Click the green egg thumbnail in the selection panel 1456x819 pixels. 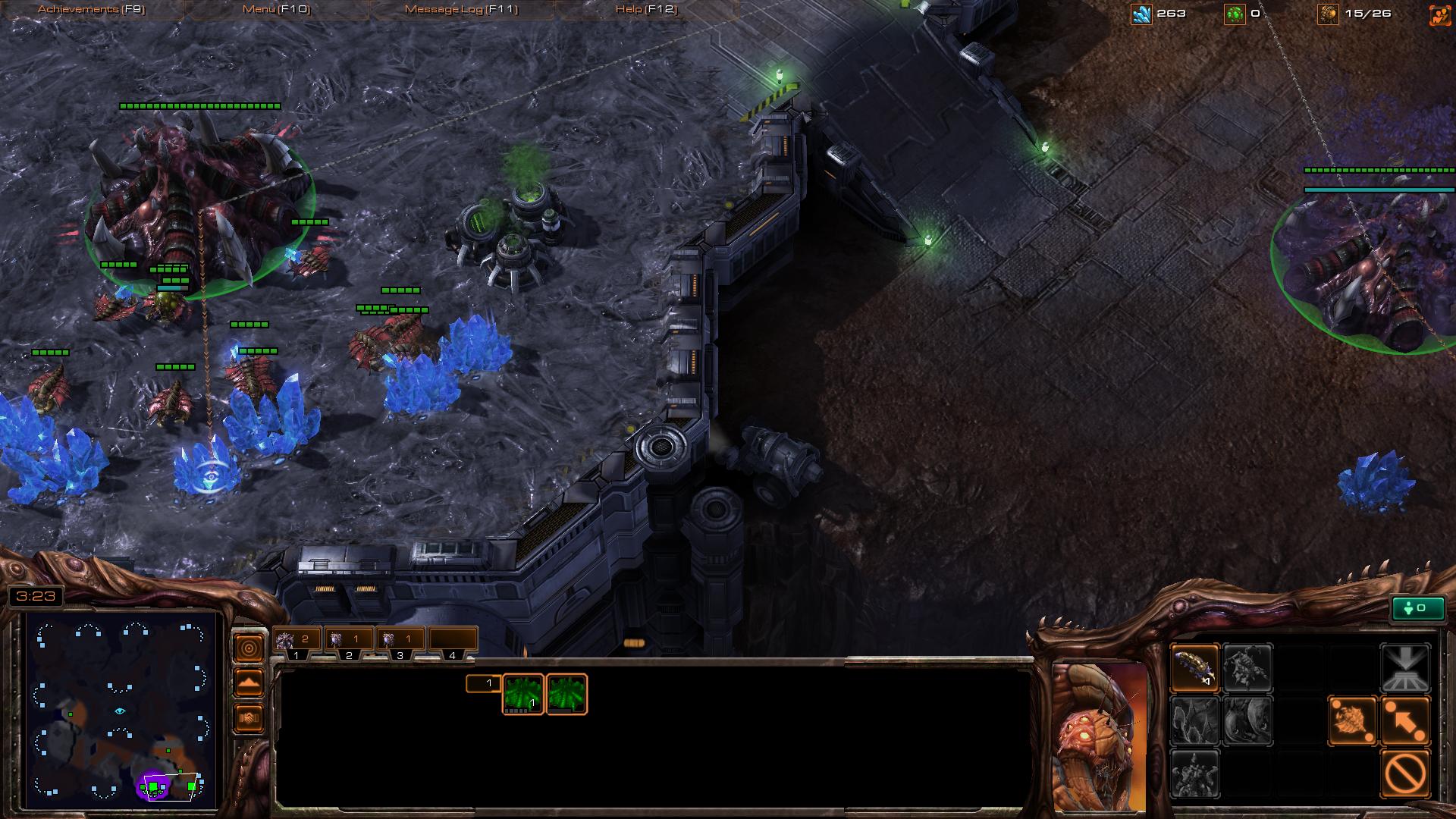[523, 694]
